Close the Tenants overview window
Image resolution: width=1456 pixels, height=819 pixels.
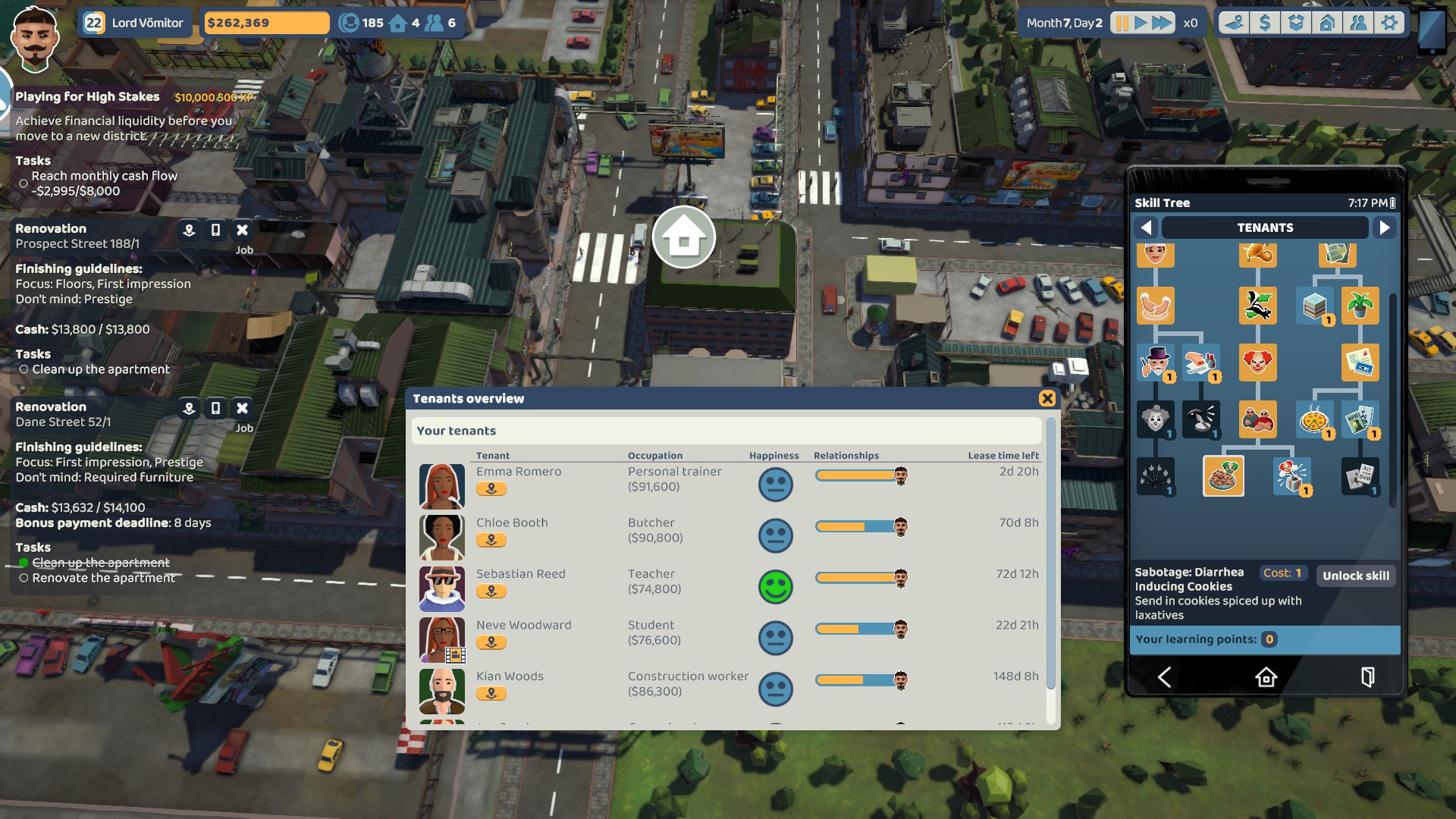1047,399
